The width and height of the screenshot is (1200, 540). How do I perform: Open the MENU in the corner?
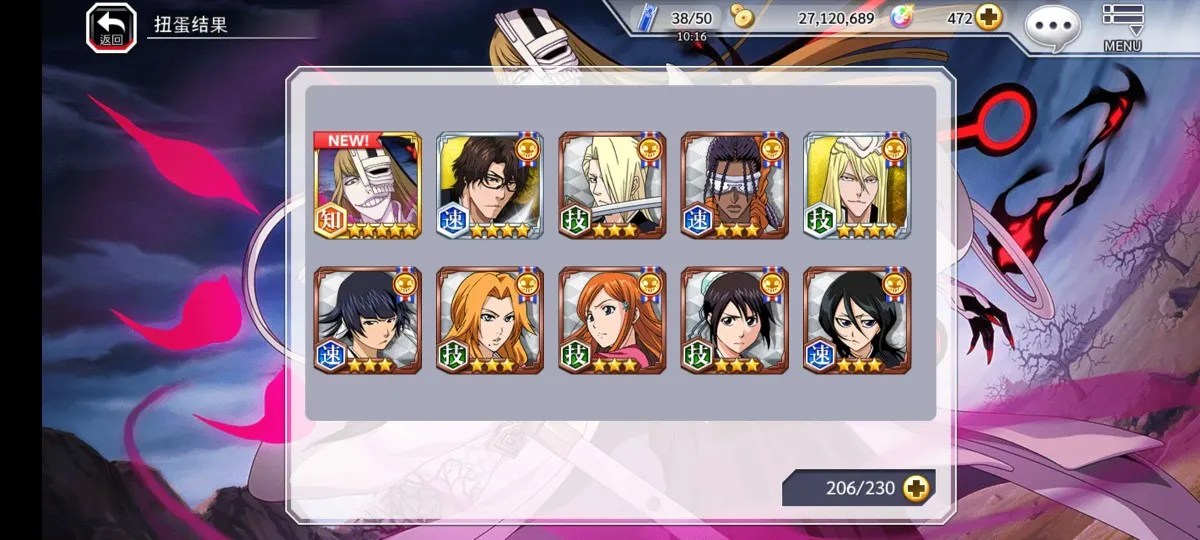1122,26
